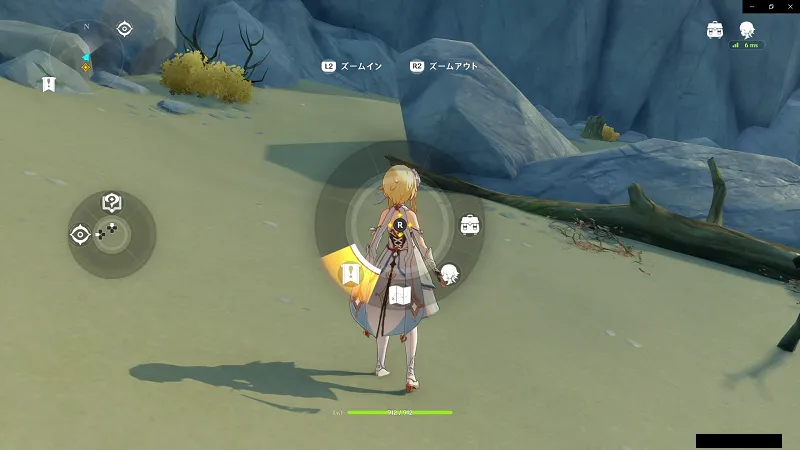Minimize the game window
The width and height of the screenshot is (800, 450).
pyautogui.click(x=751, y=6)
